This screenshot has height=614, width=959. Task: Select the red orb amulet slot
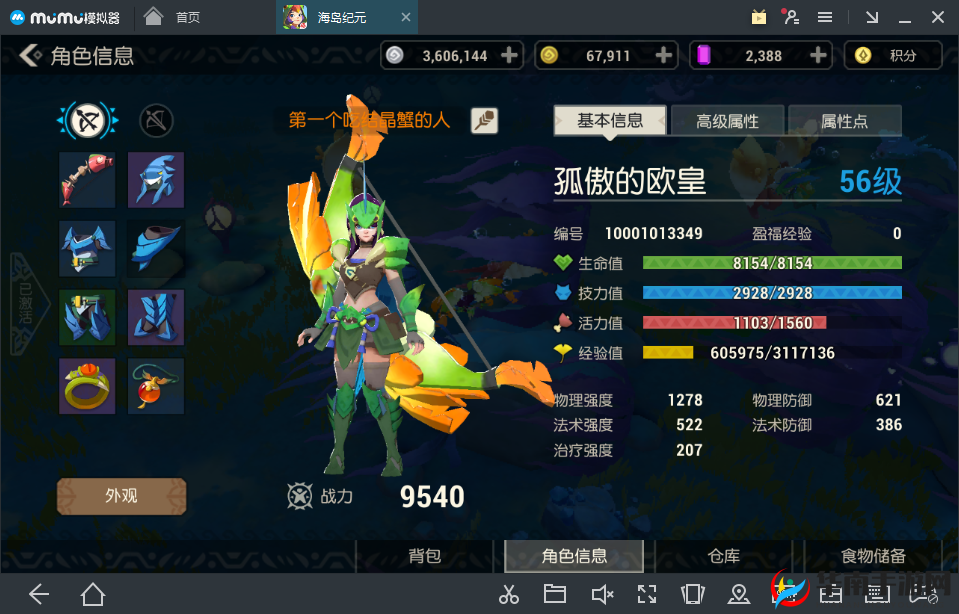point(156,386)
